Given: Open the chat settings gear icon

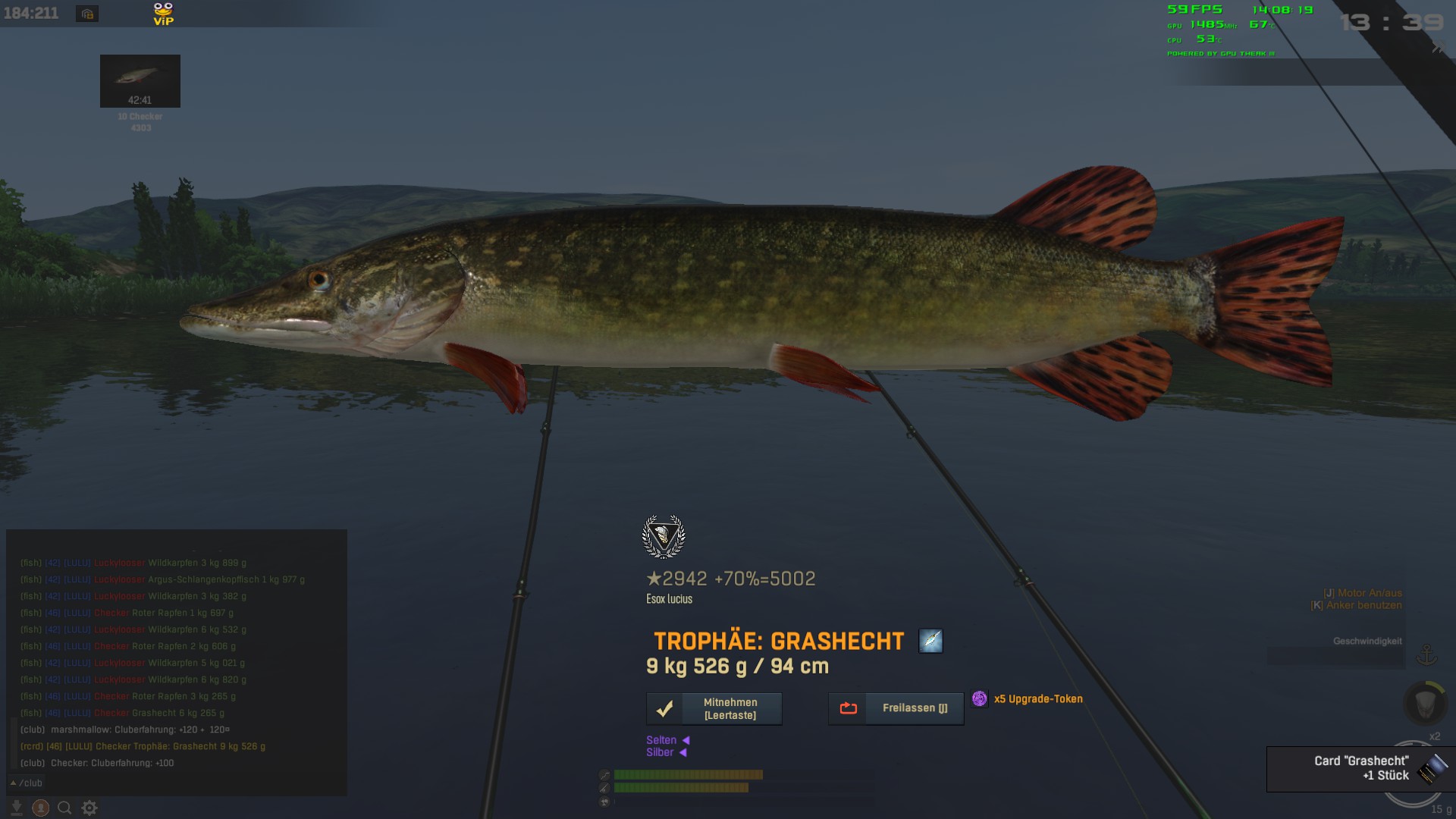Looking at the screenshot, I should pos(89,808).
